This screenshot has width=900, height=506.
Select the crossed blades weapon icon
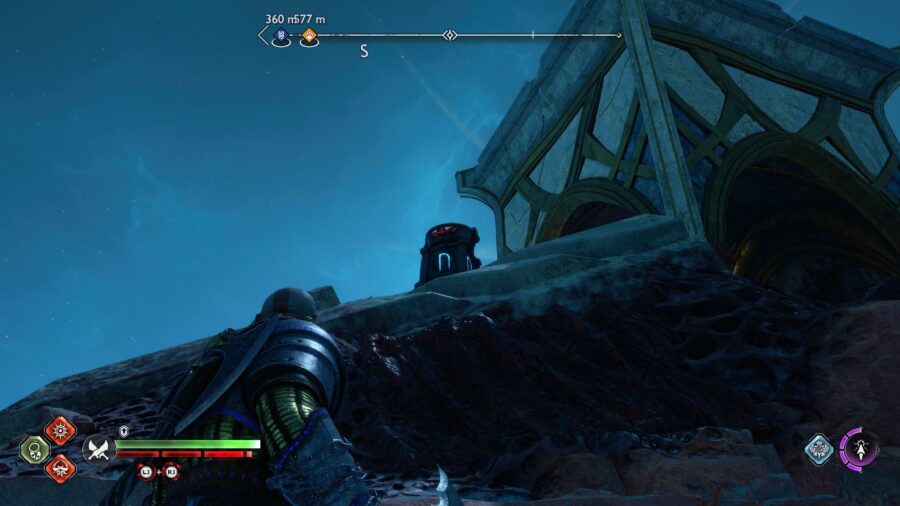(x=97, y=449)
